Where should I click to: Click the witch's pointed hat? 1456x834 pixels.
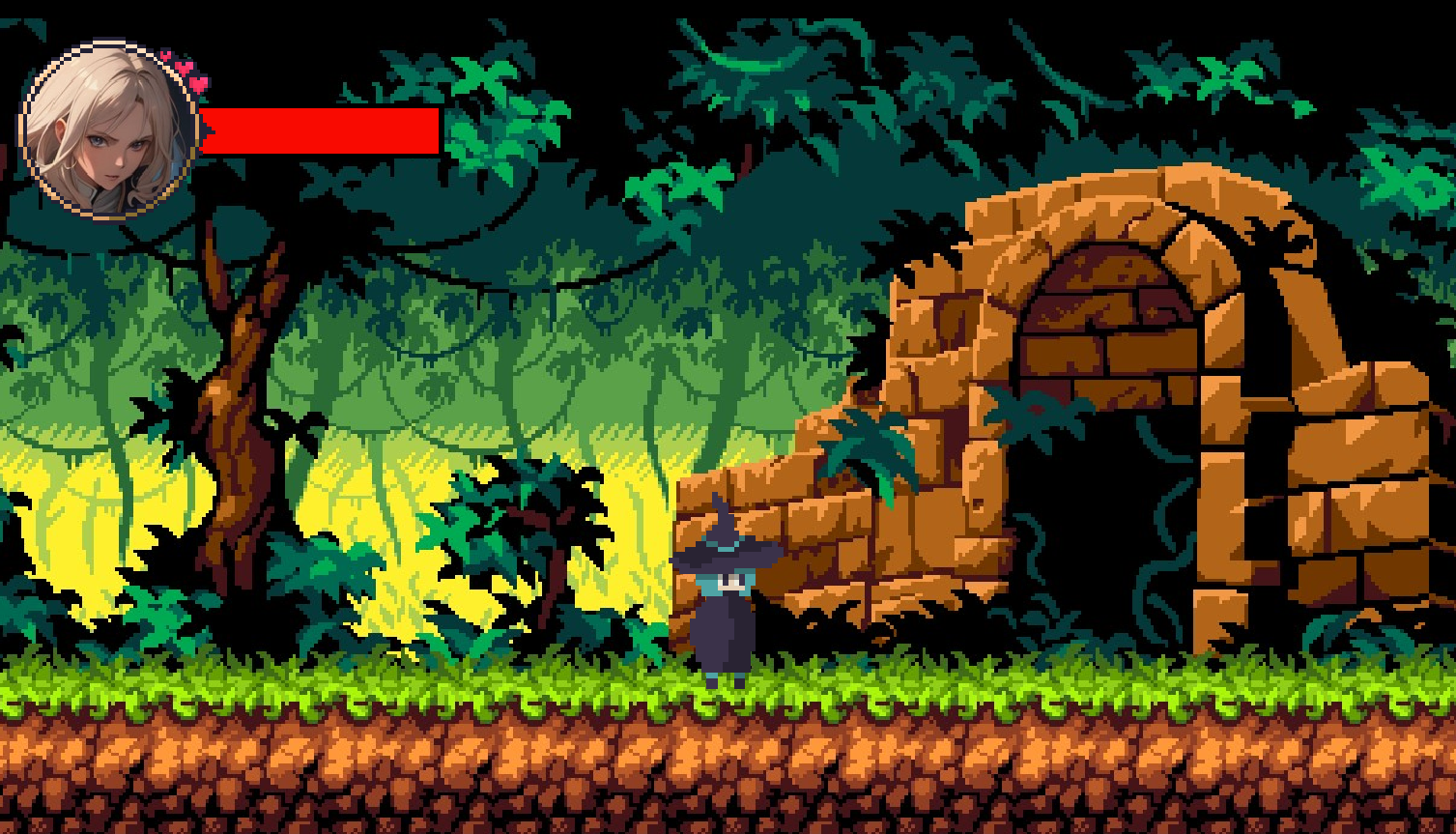[x=727, y=541]
